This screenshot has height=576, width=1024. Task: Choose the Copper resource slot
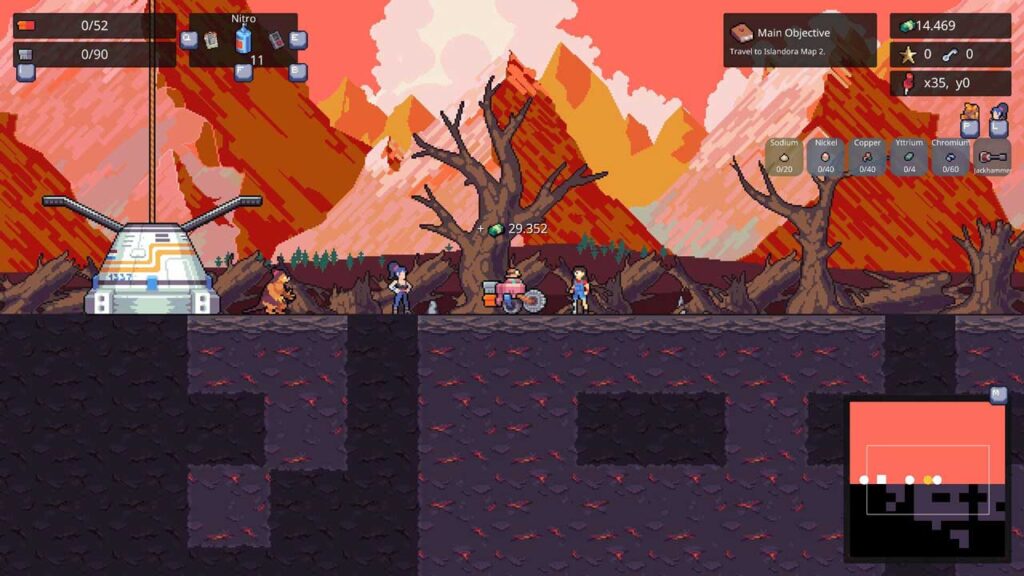tap(867, 157)
